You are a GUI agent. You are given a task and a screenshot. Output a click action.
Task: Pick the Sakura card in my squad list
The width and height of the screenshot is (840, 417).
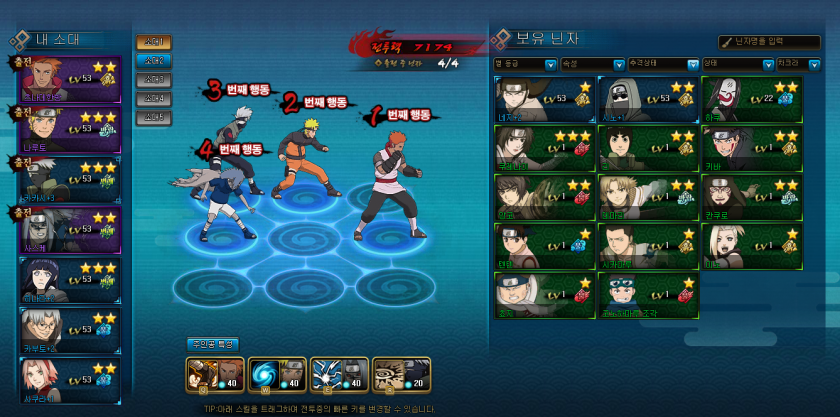(70, 380)
